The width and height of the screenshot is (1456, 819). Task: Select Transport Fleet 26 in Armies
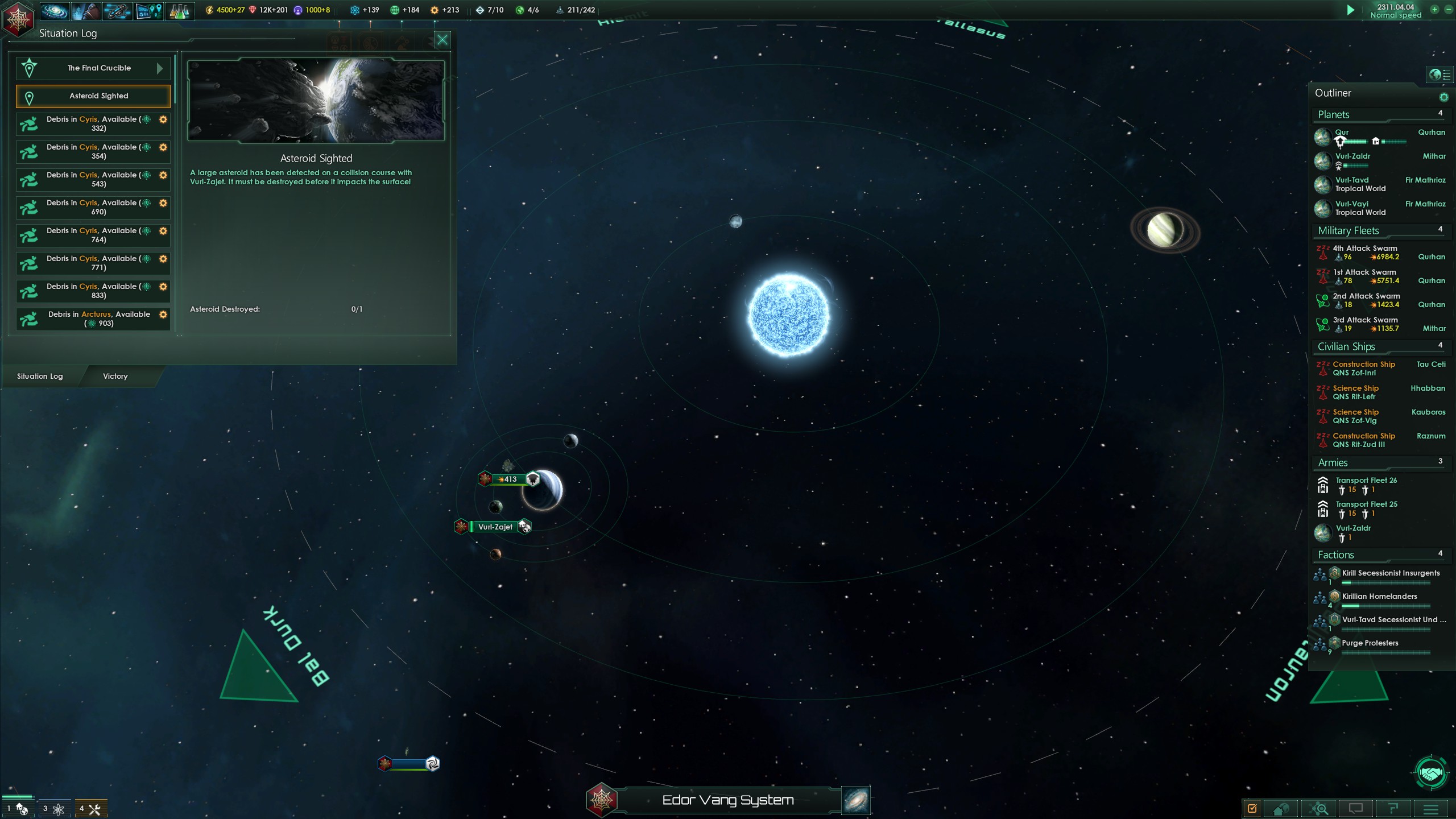click(1366, 481)
